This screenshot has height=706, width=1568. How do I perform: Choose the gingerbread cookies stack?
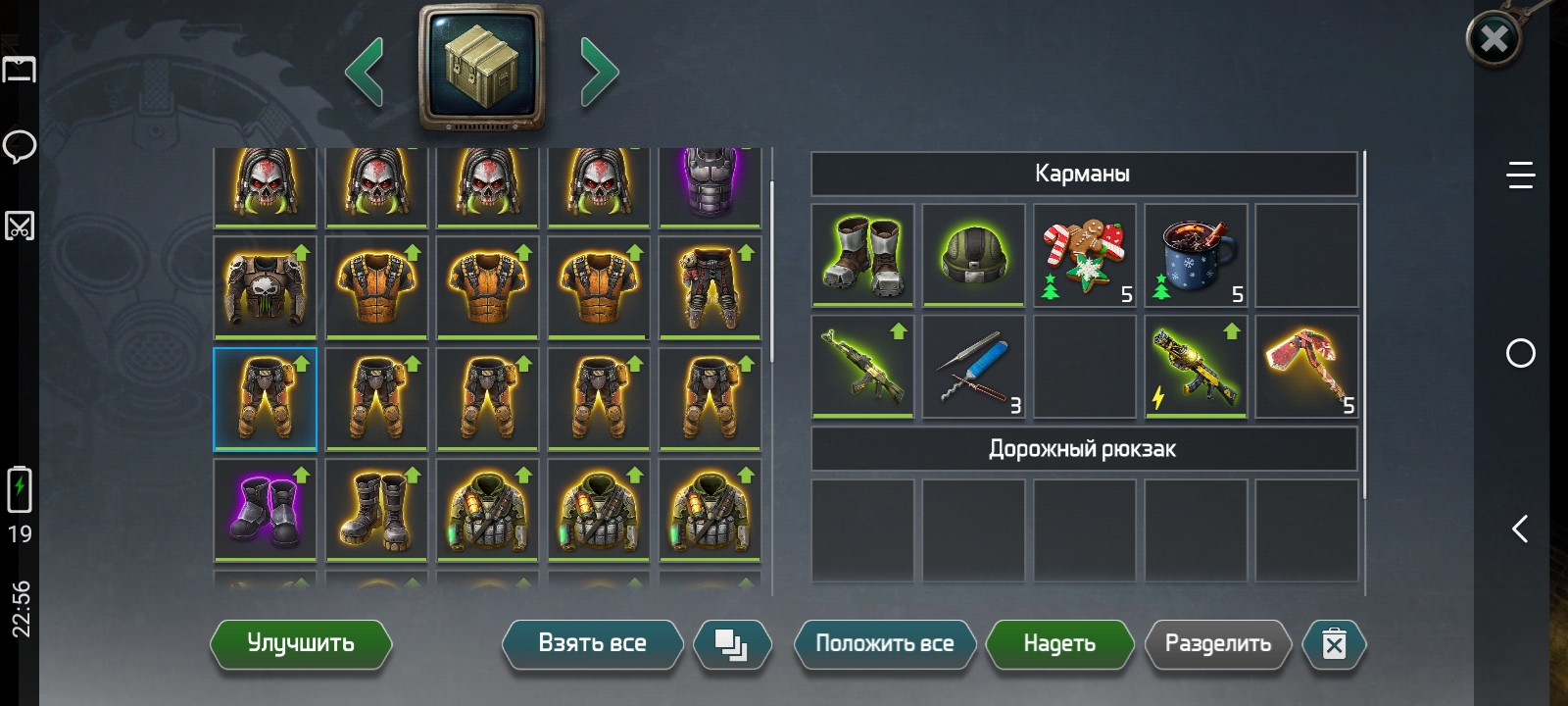[1084, 255]
